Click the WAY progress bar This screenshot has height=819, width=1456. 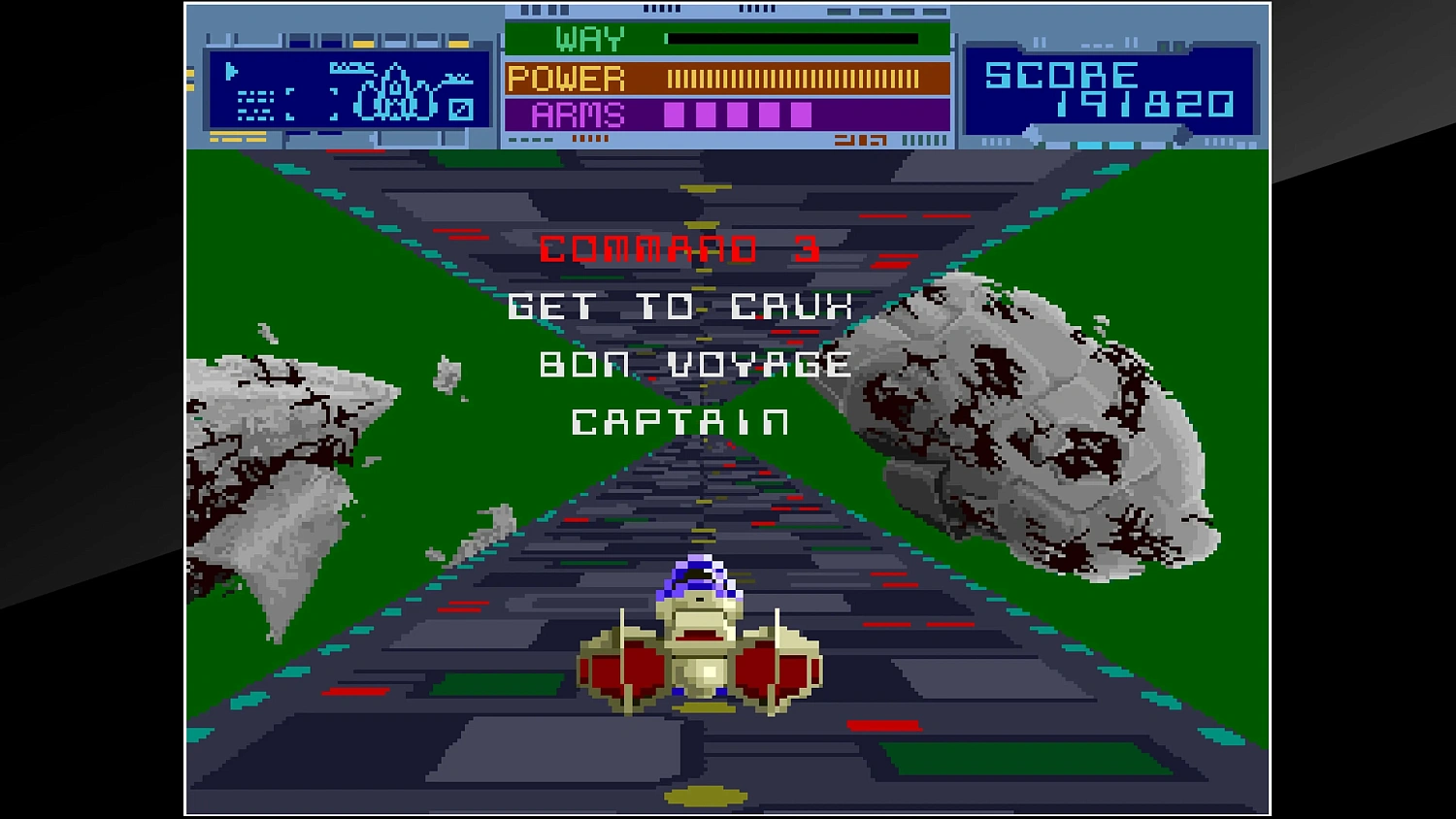791,38
